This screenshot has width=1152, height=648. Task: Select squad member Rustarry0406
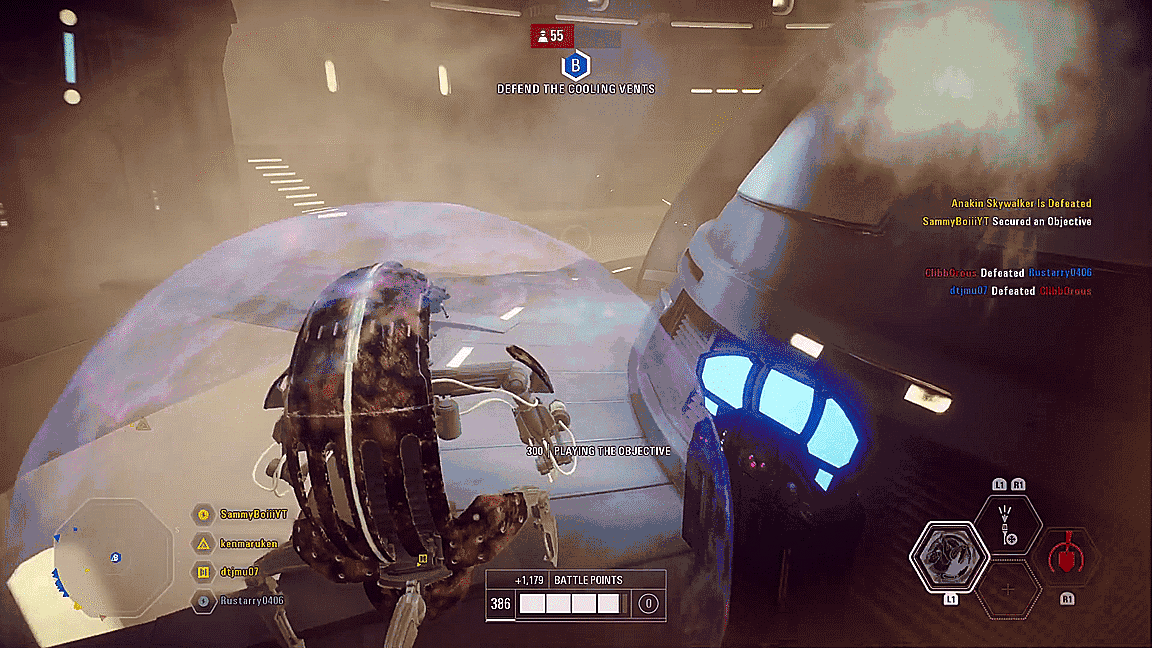pos(252,601)
